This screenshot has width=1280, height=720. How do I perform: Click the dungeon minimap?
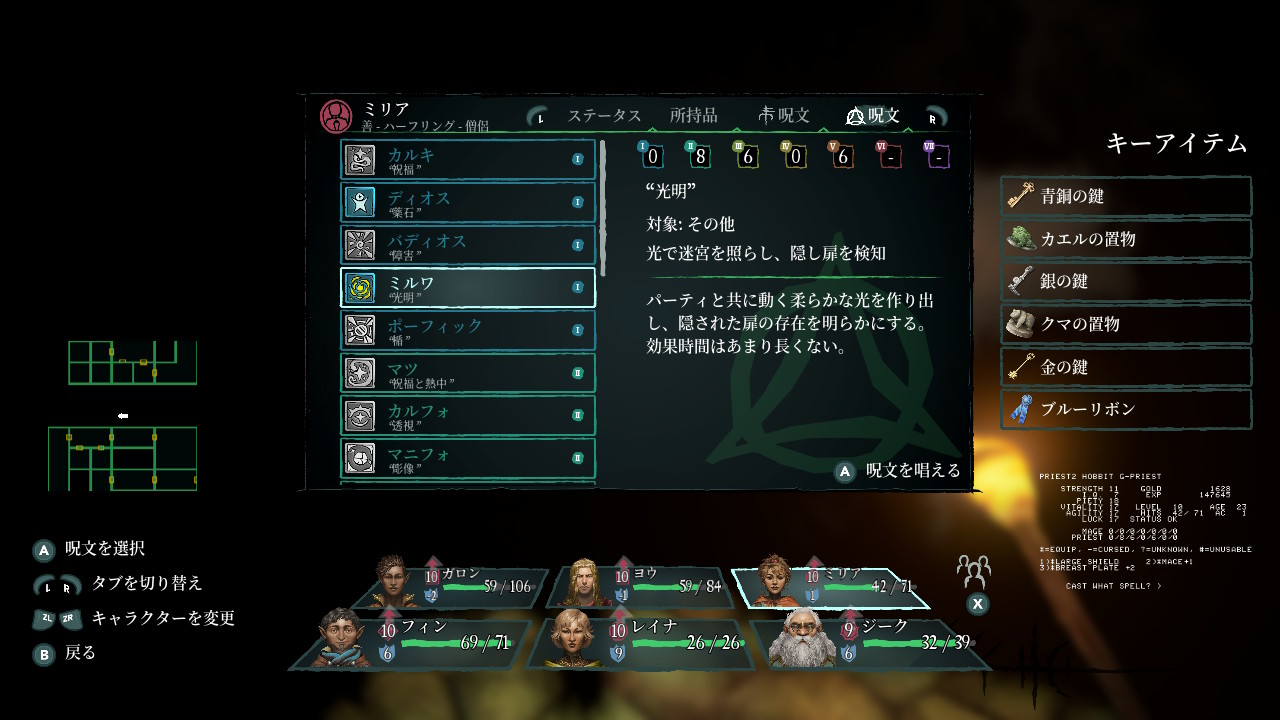(122, 415)
